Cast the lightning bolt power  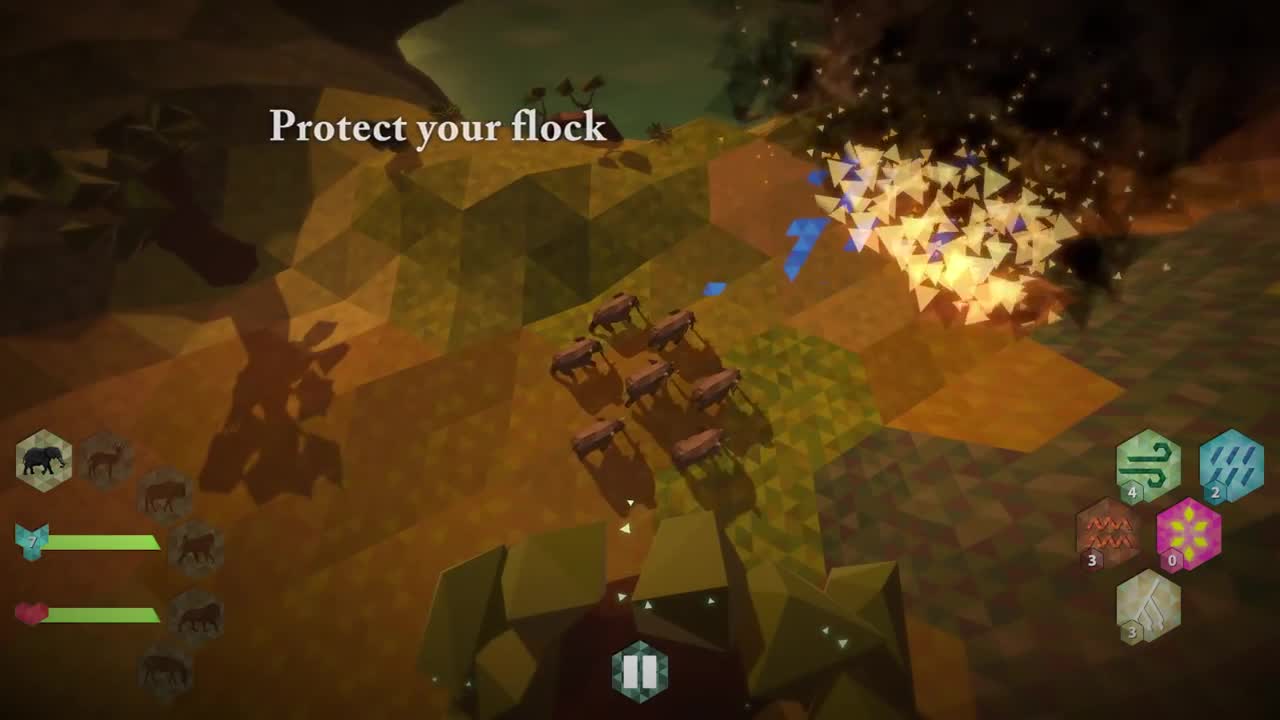point(1148,605)
